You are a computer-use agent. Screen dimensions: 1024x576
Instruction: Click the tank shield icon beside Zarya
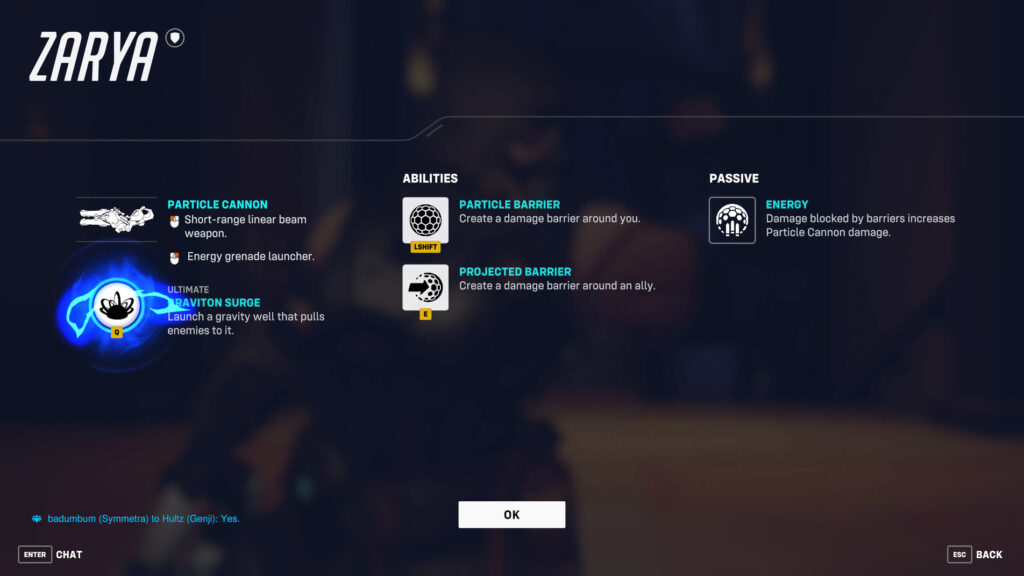tap(176, 38)
